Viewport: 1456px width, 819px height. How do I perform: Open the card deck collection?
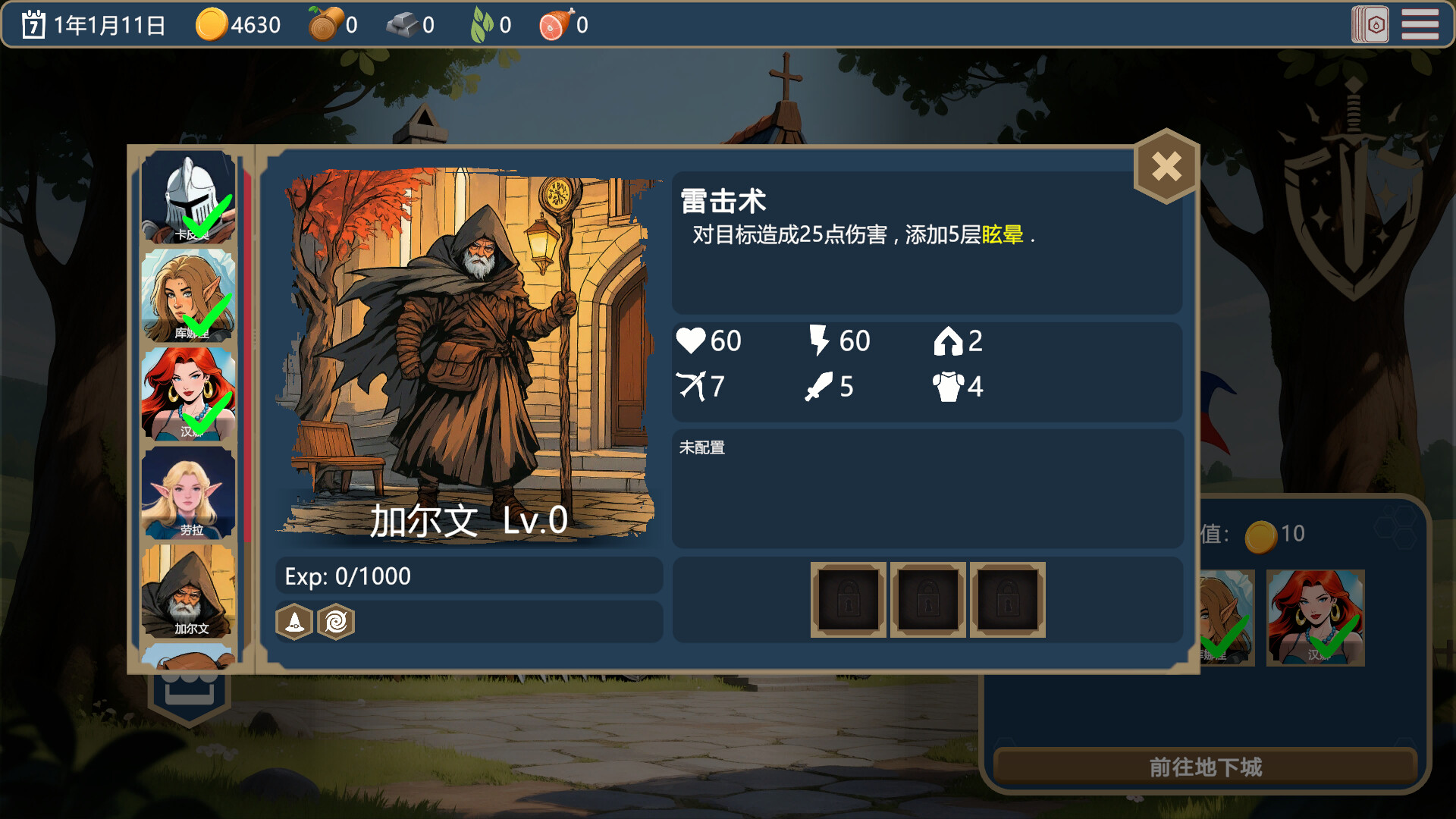coord(1371,25)
